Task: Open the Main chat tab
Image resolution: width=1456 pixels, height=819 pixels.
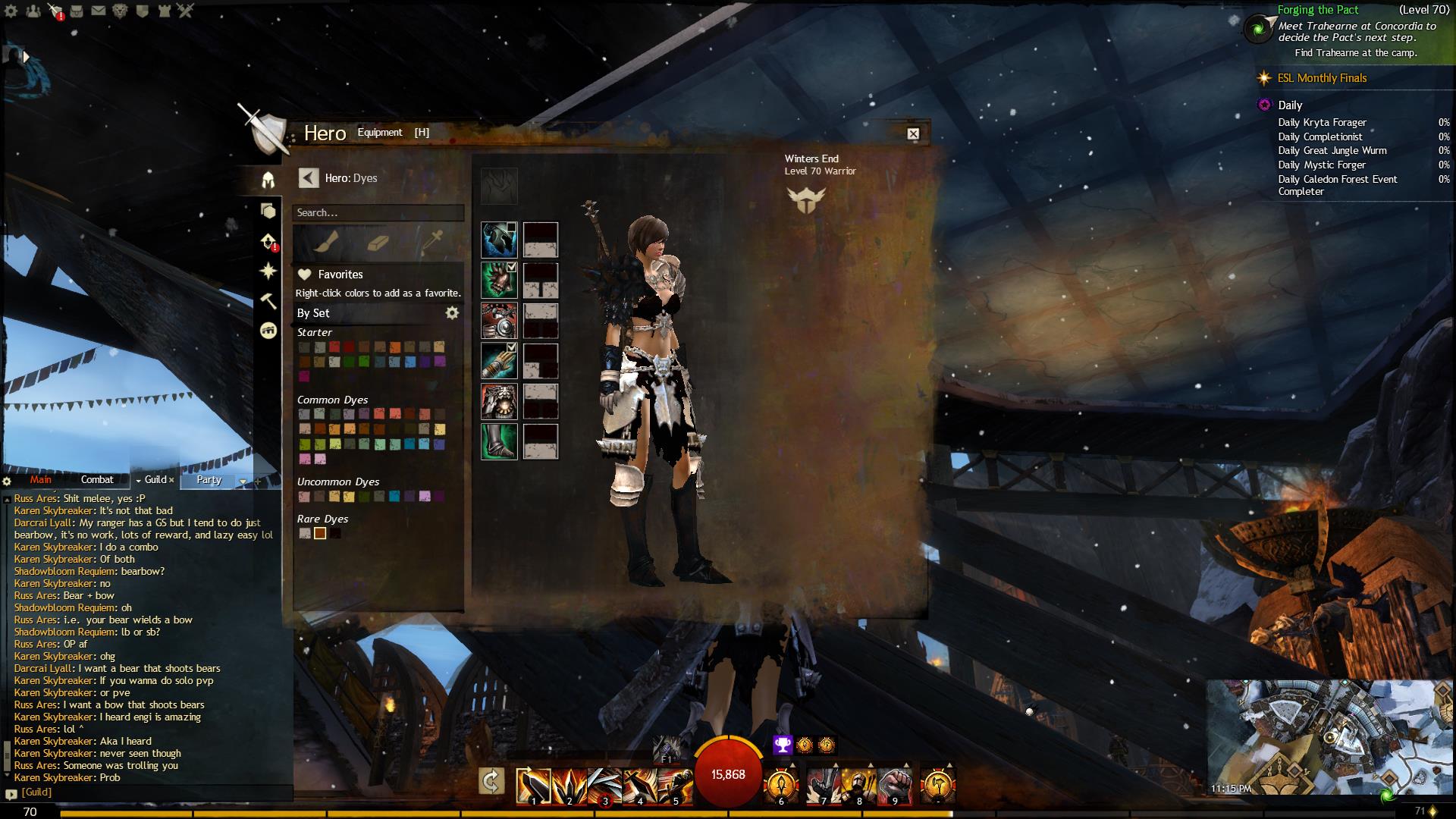Action: click(x=41, y=480)
